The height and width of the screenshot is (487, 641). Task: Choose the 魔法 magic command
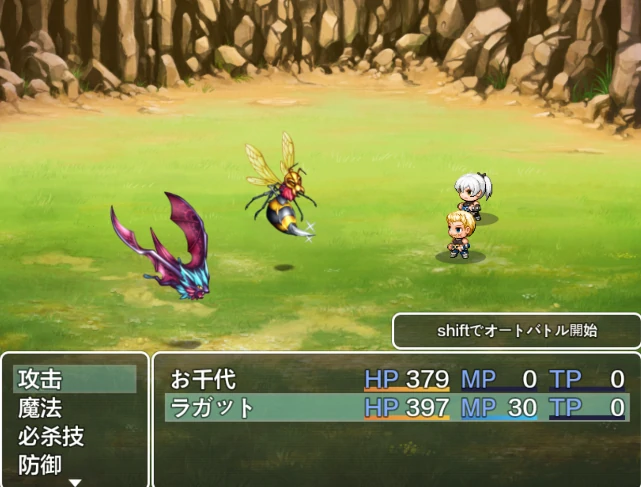click(74, 408)
